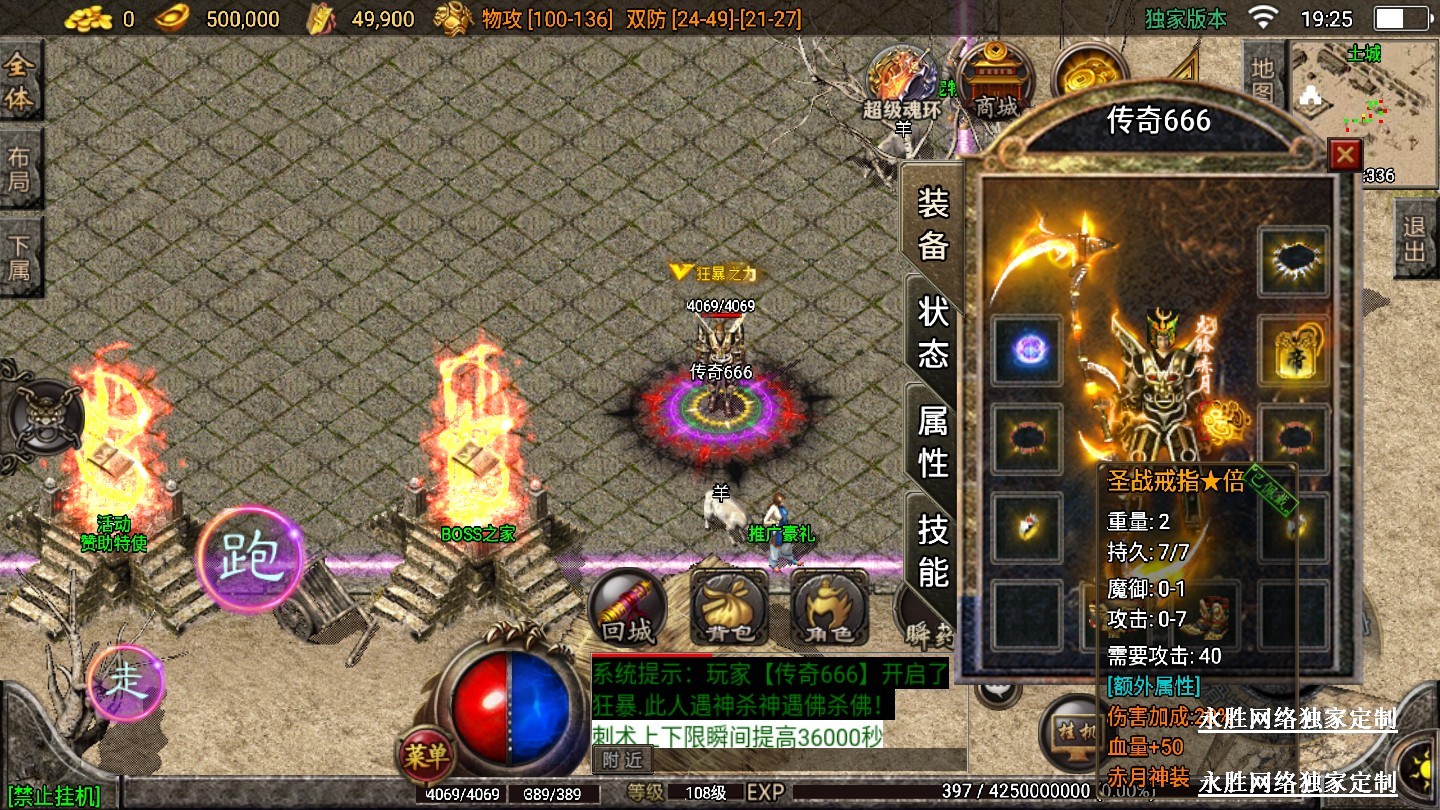Image resolution: width=1440 pixels, height=810 pixels.
Task: Close the character equipment panel
Action: coord(1345,155)
